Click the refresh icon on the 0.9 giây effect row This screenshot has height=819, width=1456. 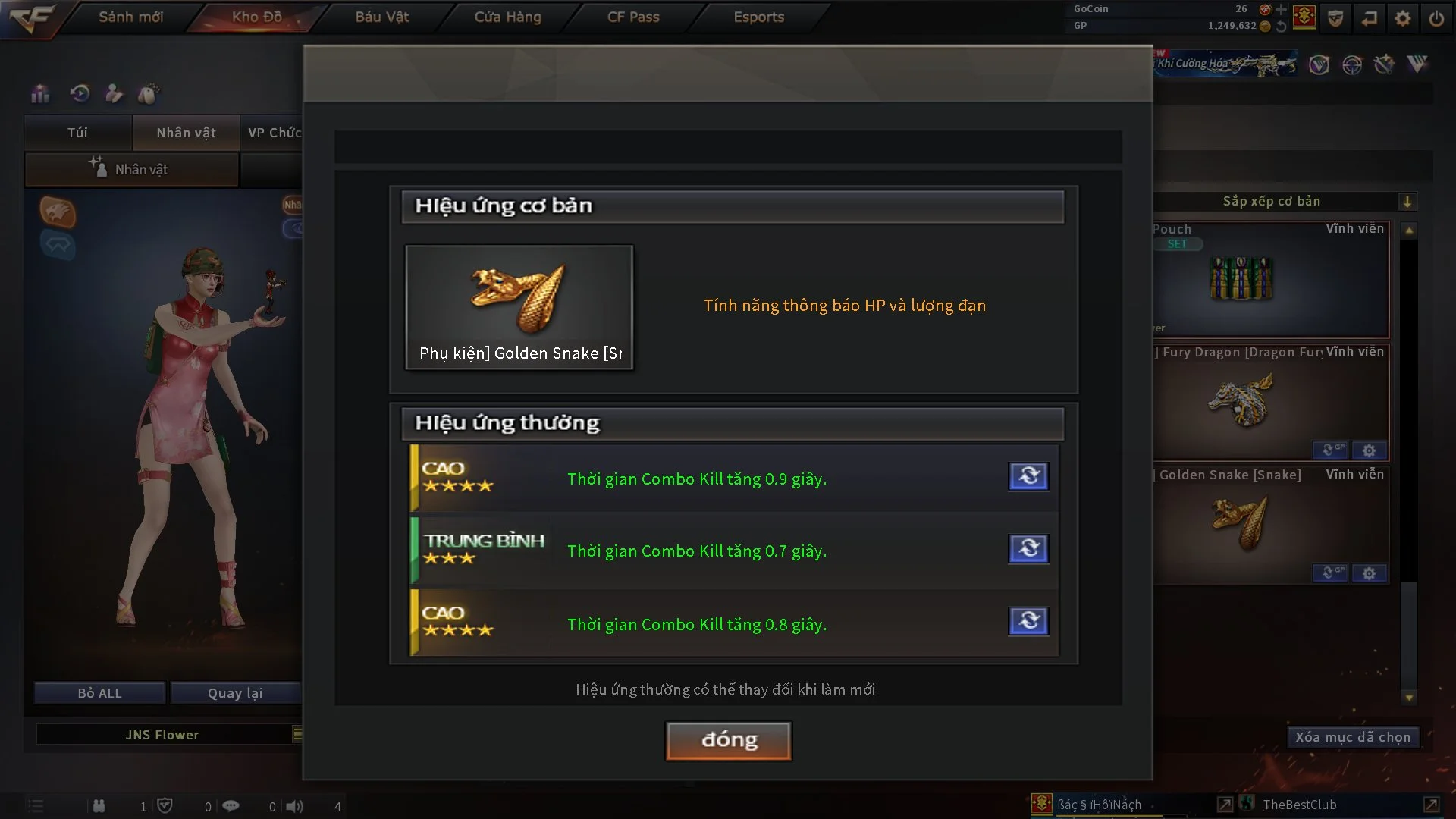click(1028, 476)
